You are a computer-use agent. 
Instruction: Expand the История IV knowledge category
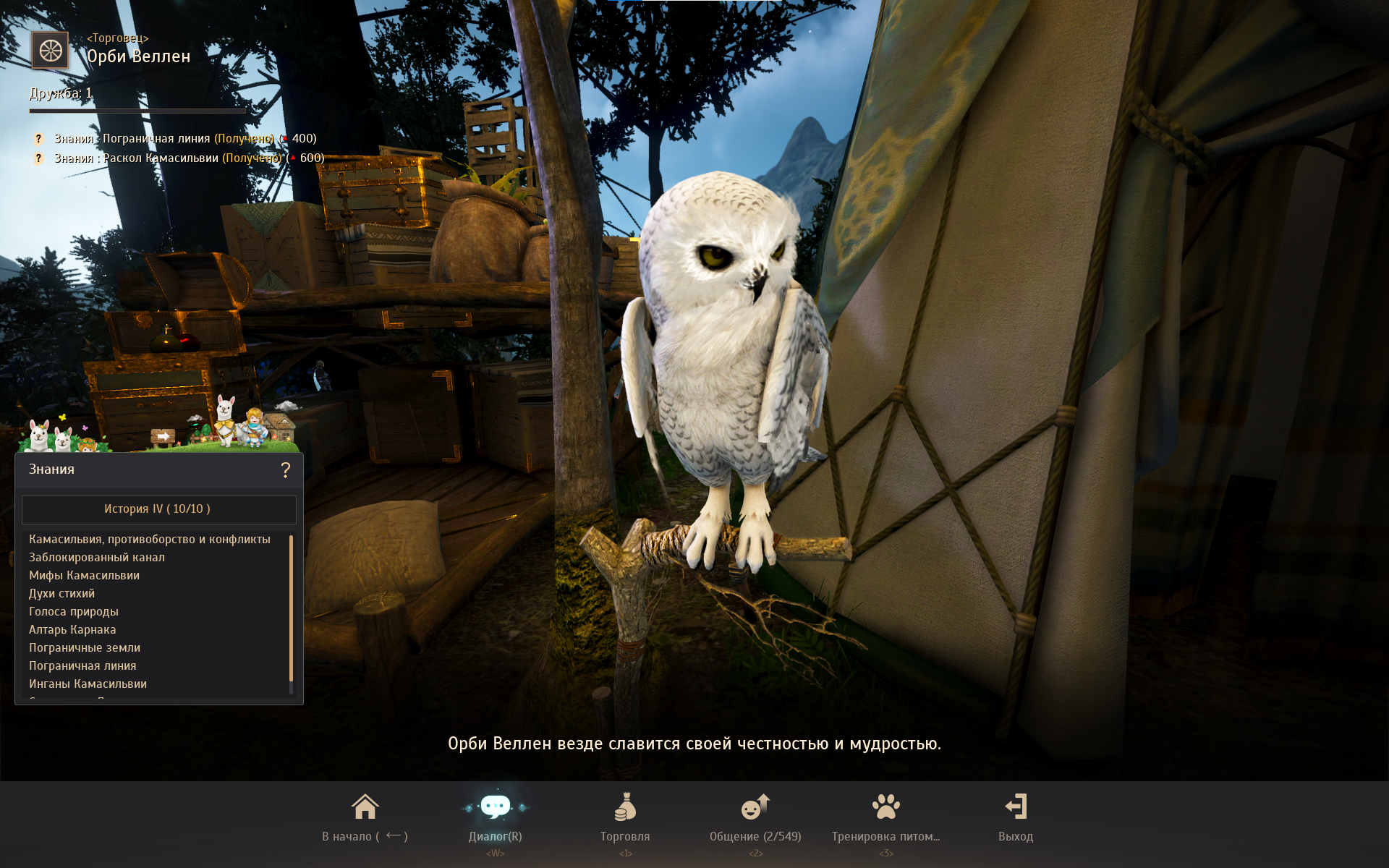click(x=158, y=509)
